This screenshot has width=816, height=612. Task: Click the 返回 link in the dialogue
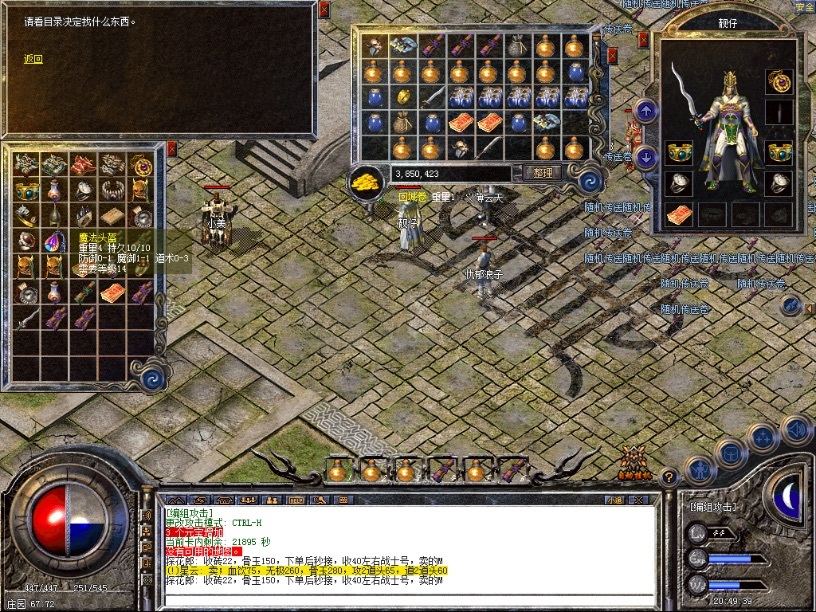[34, 59]
